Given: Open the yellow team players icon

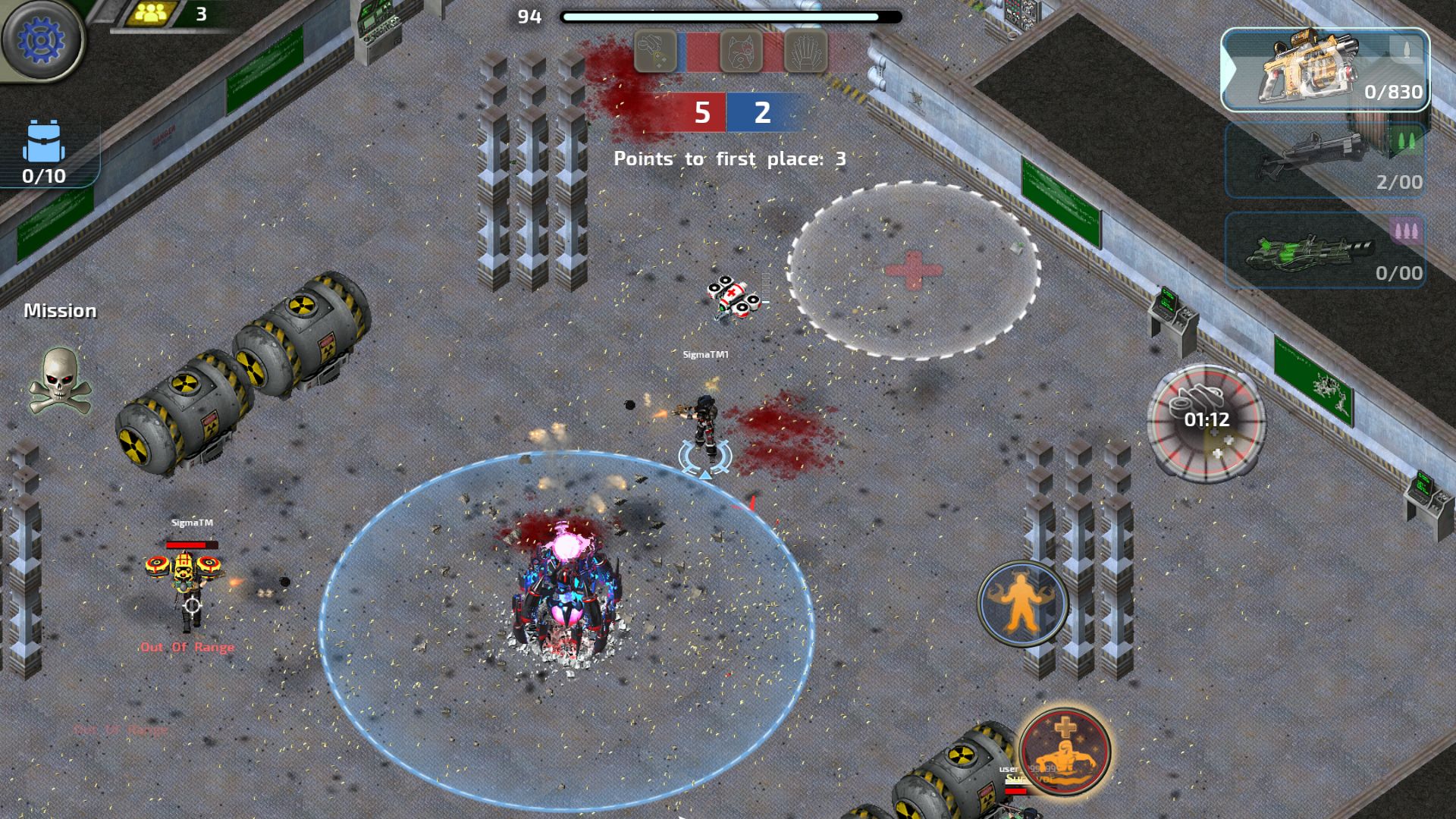Looking at the screenshot, I should coord(152,14).
